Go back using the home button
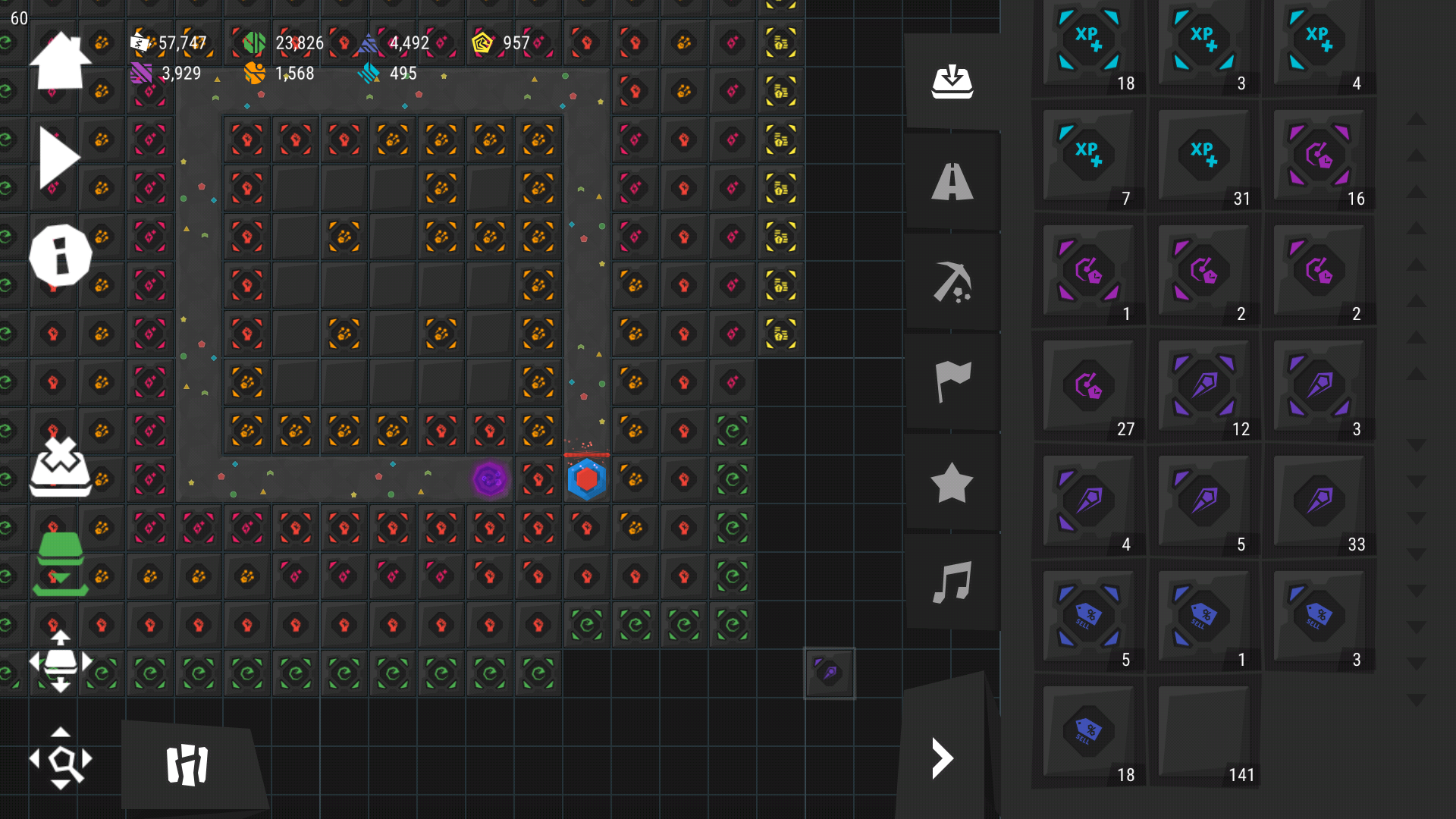Screen dimensions: 1456x819 click(60, 61)
